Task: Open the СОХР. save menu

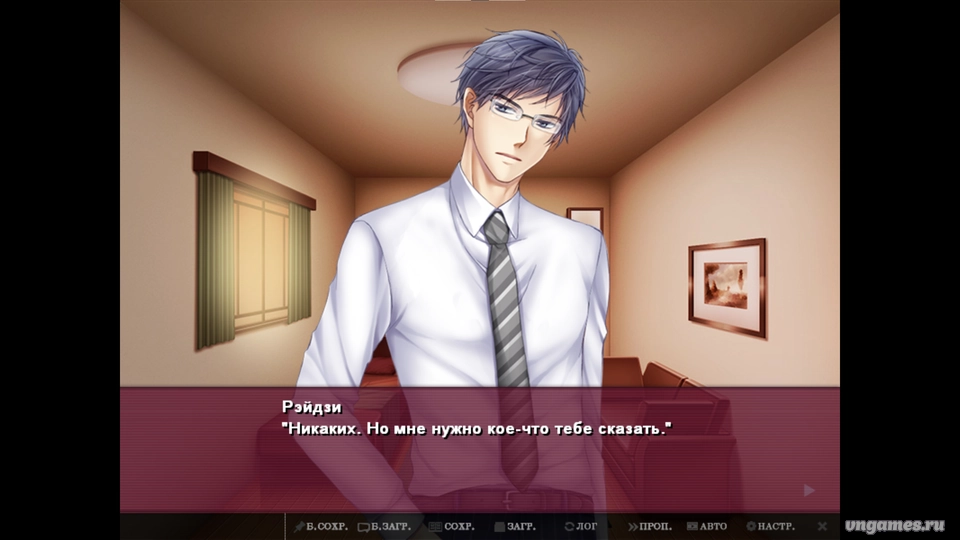Action: [452, 526]
